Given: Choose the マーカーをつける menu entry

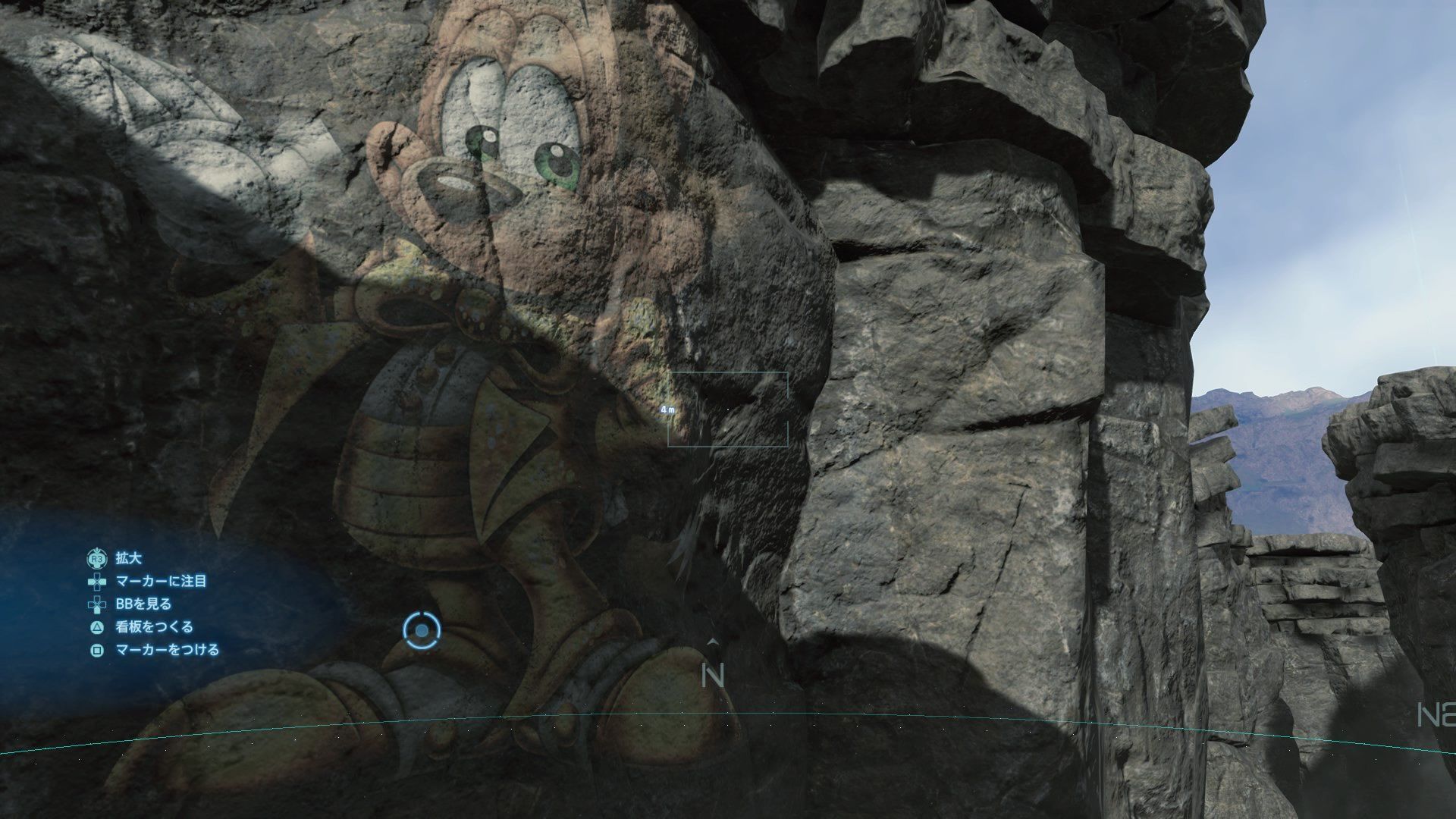Looking at the screenshot, I should click(x=168, y=649).
